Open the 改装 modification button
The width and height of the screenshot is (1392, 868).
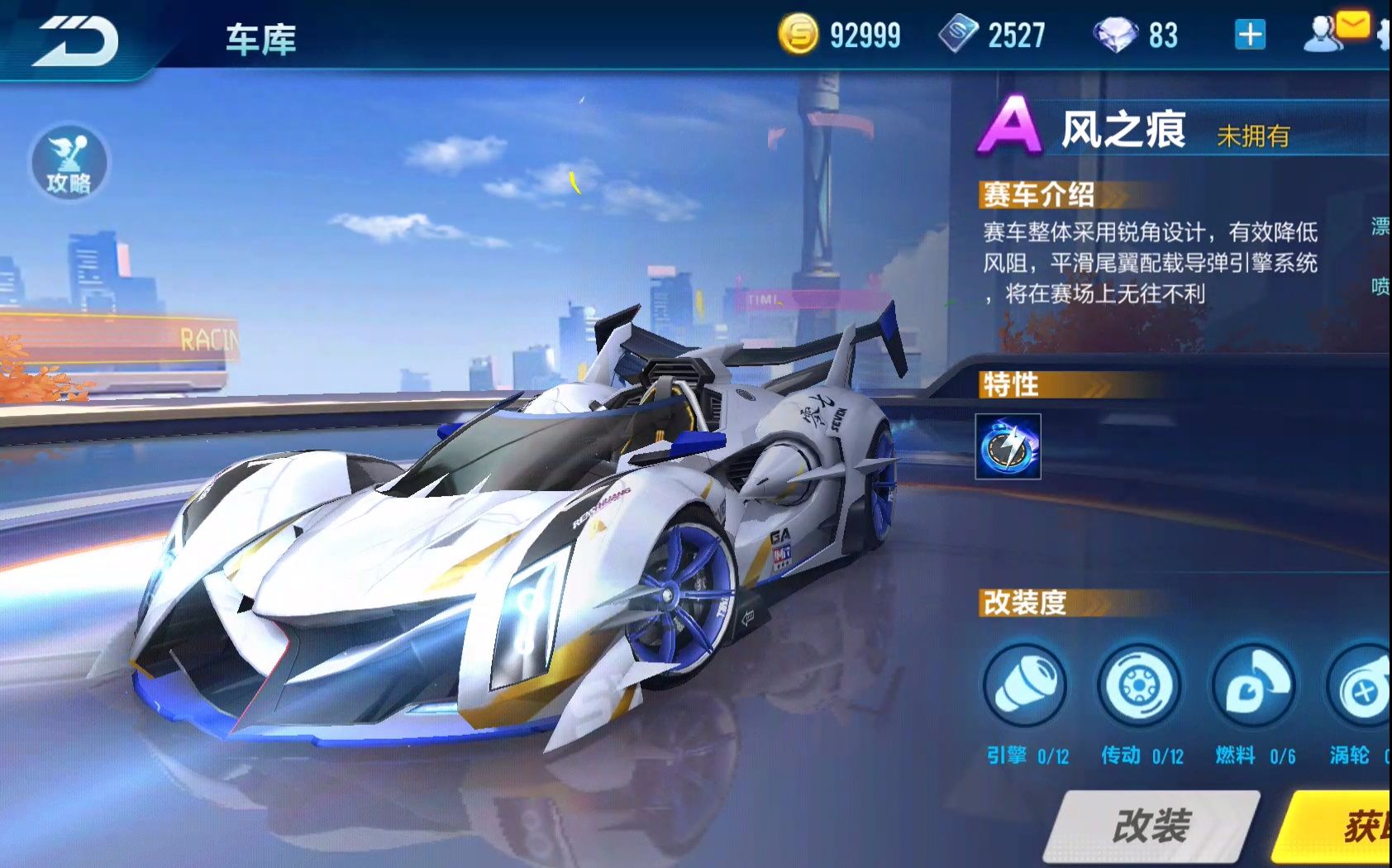tap(1151, 826)
